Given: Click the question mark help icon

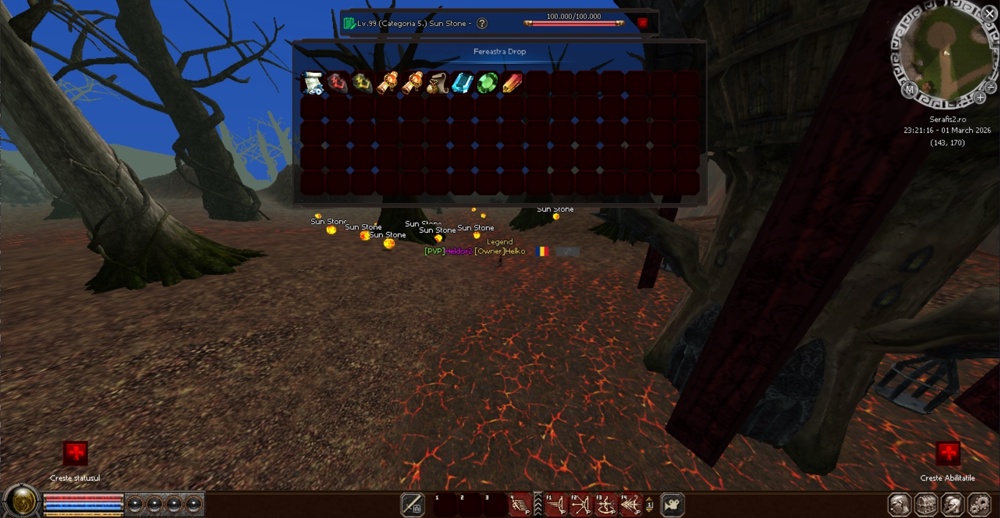Looking at the screenshot, I should point(482,23).
